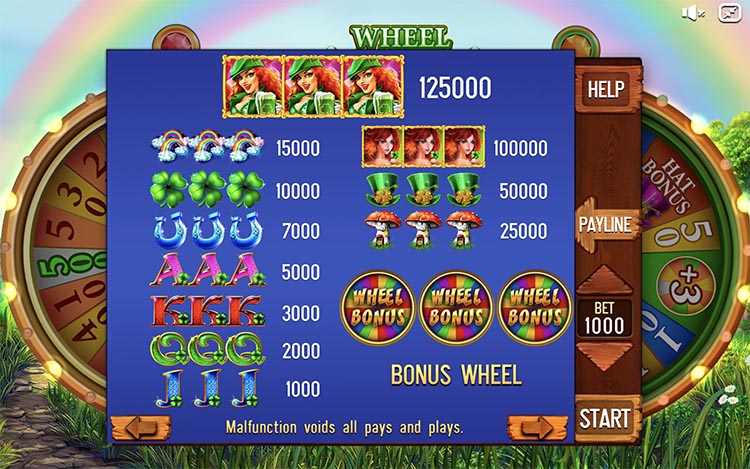Image resolution: width=750 pixels, height=469 pixels.
Task: Mute the game sound
Action: point(693,12)
